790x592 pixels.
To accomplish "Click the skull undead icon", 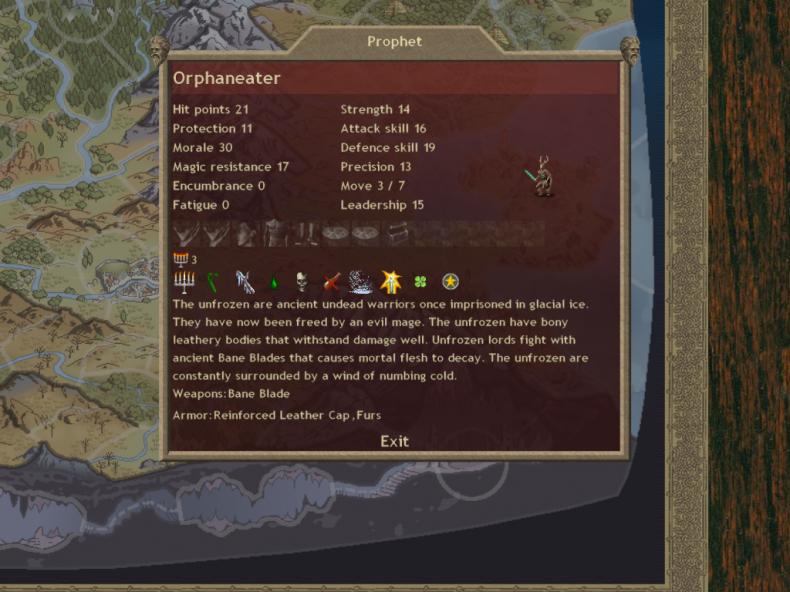I will 302,282.
